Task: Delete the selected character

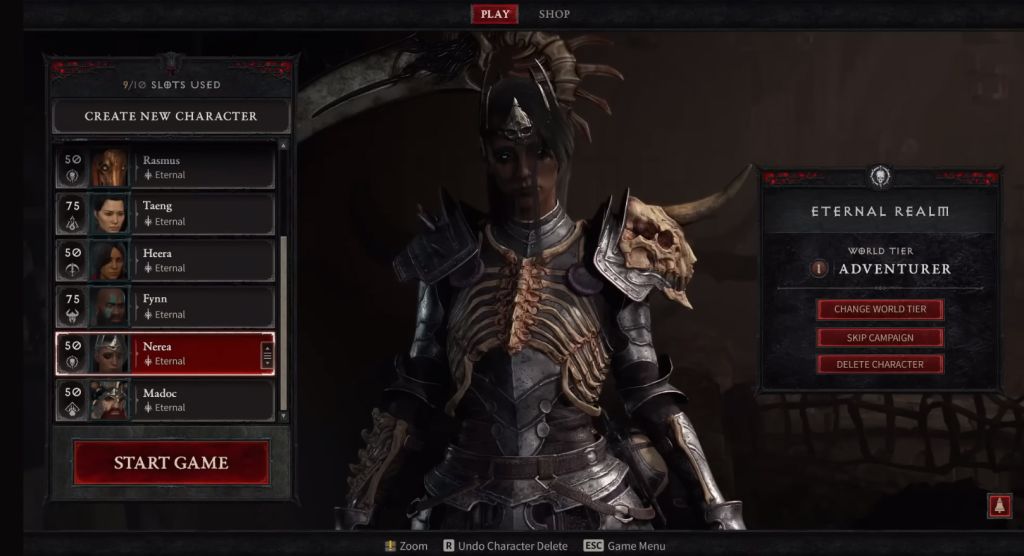Action: (880, 364)
